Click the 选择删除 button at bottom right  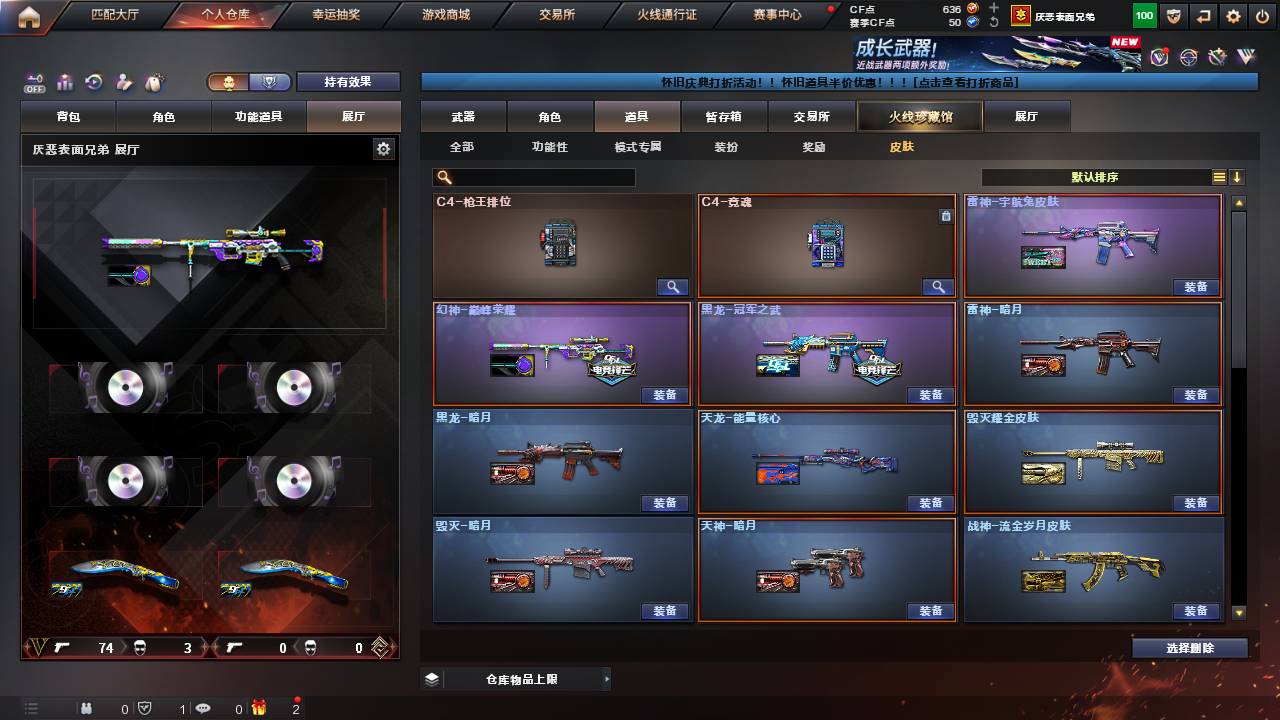[1189, 647]
